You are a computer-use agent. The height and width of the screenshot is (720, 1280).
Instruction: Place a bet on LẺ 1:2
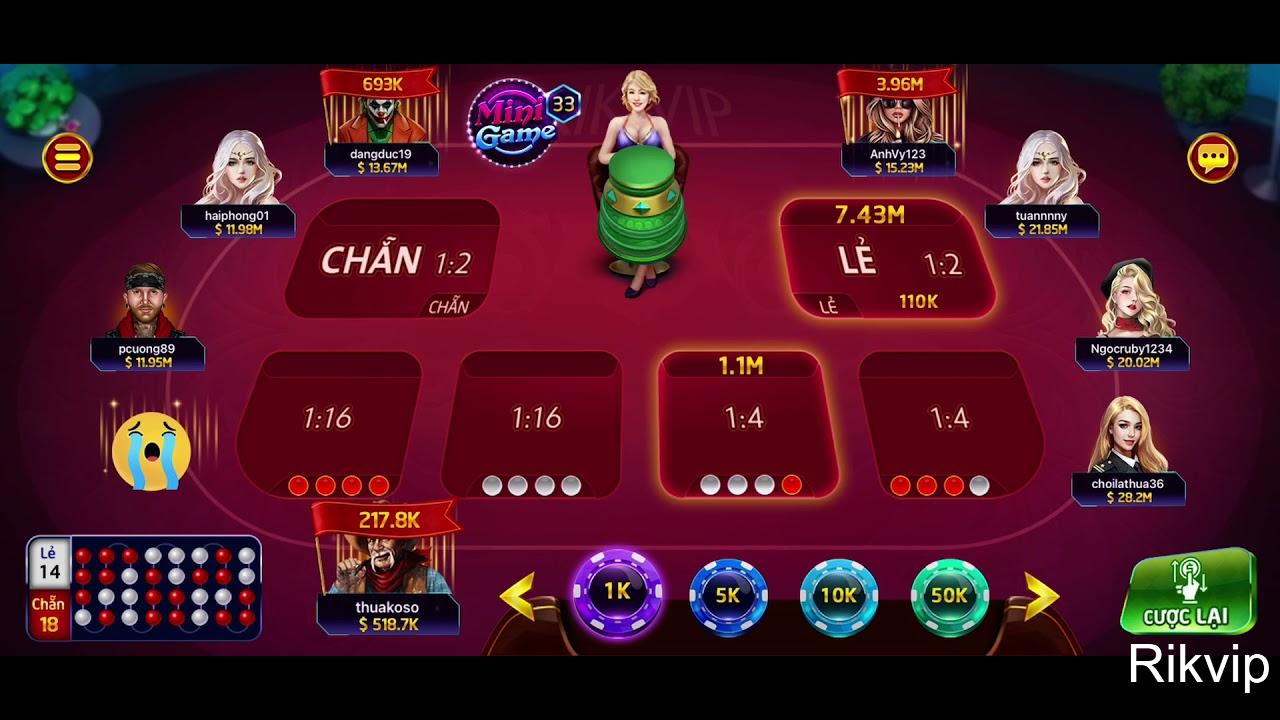[888, 260]
